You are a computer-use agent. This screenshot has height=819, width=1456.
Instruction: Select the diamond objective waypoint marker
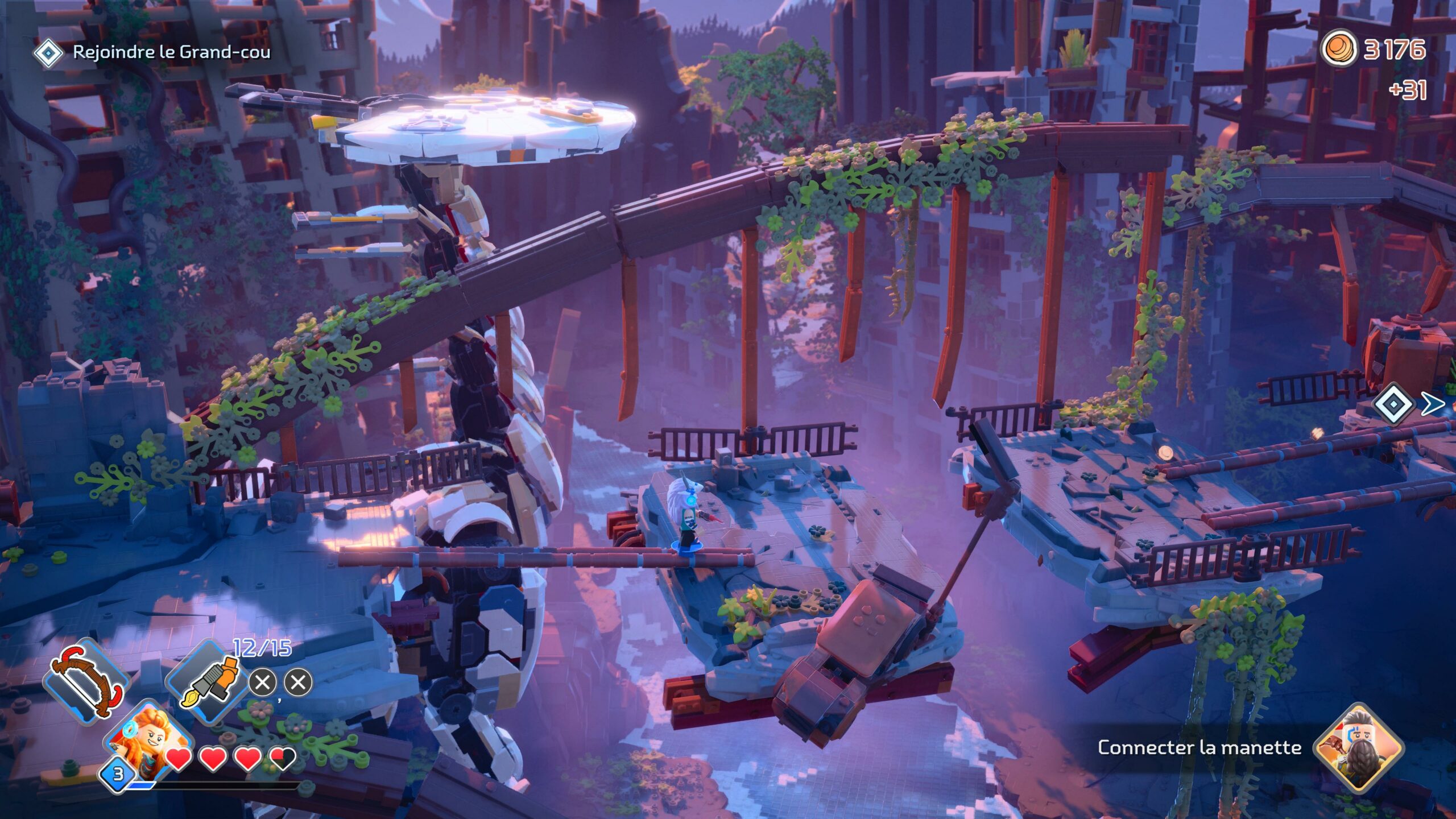click(1393, 404)
